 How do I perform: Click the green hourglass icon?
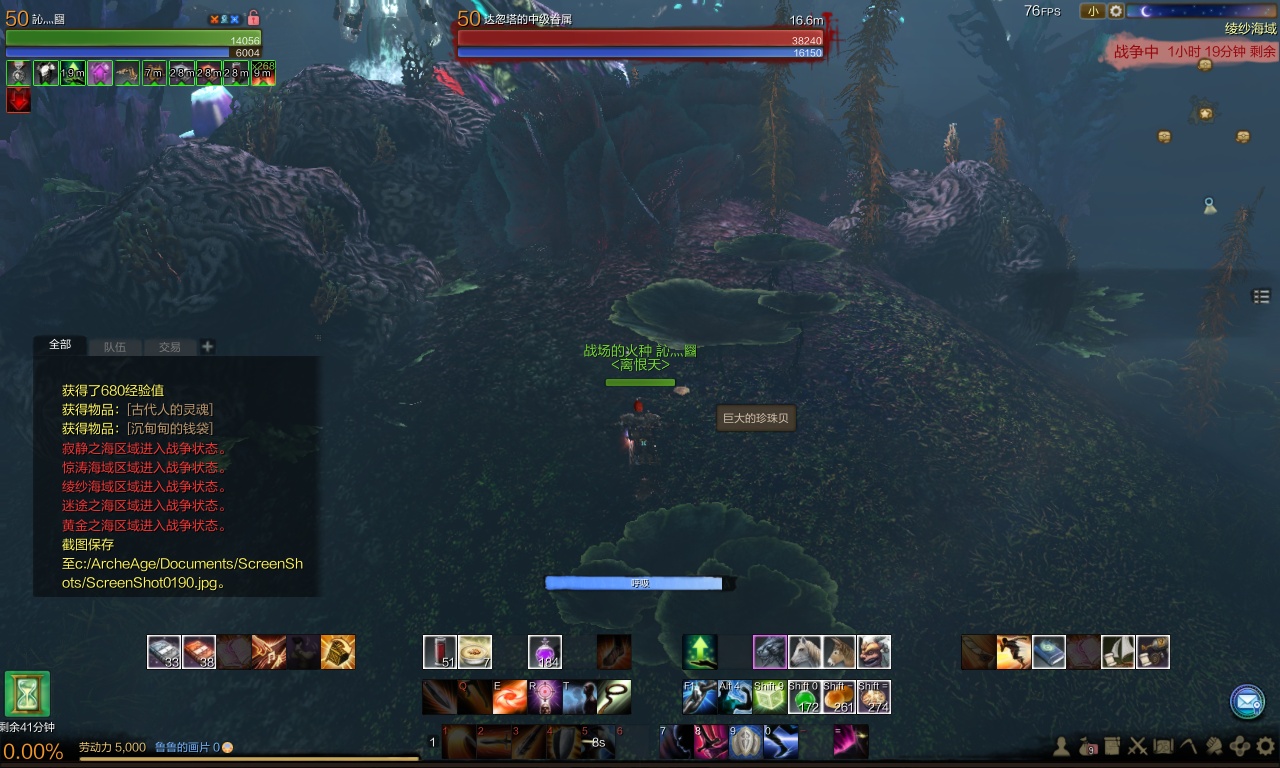click(x=27, y=694)
